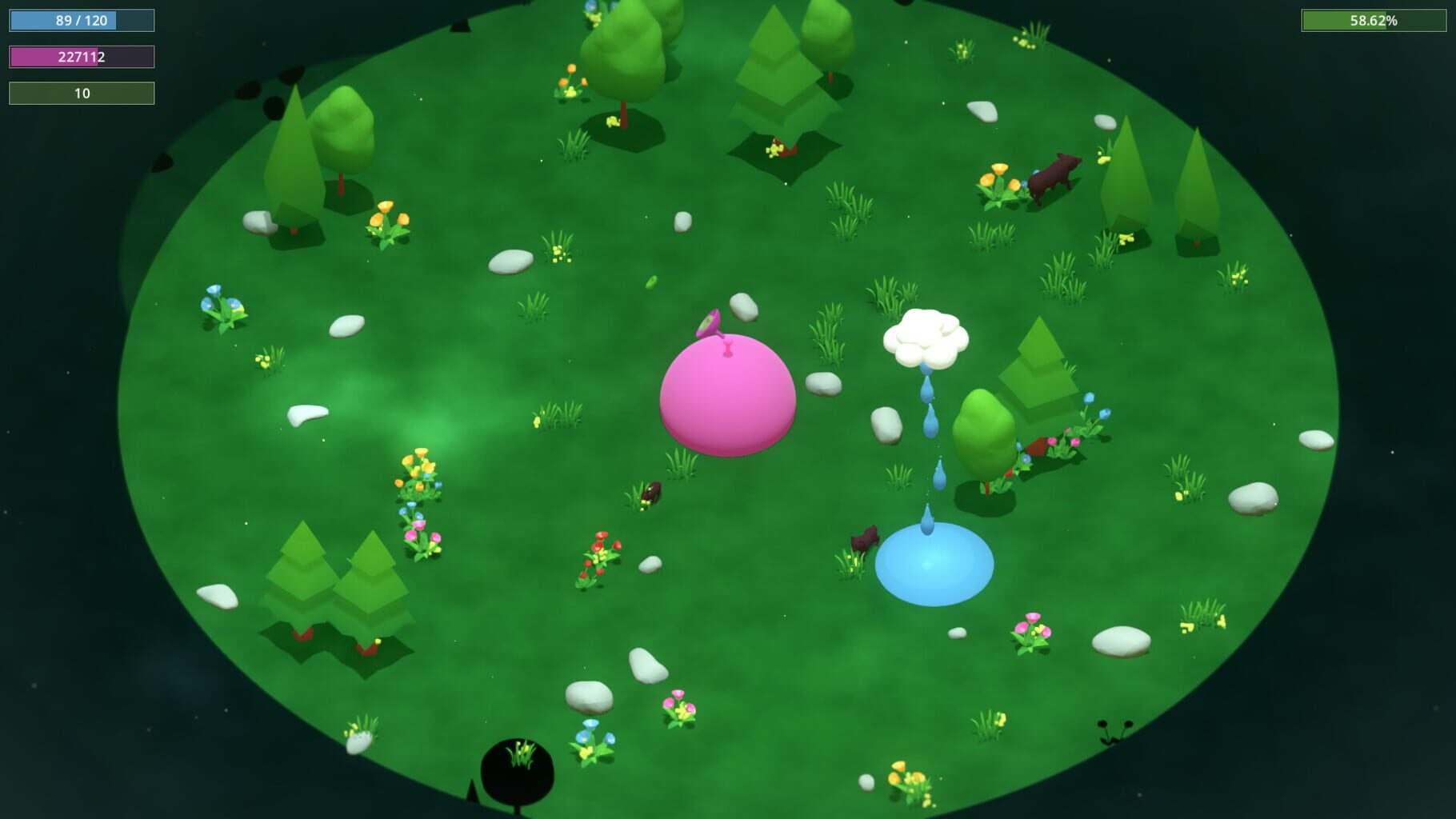Click the blue water puddle
The height and width of the screenshot is (819, 1456).
tap(932, 568)
